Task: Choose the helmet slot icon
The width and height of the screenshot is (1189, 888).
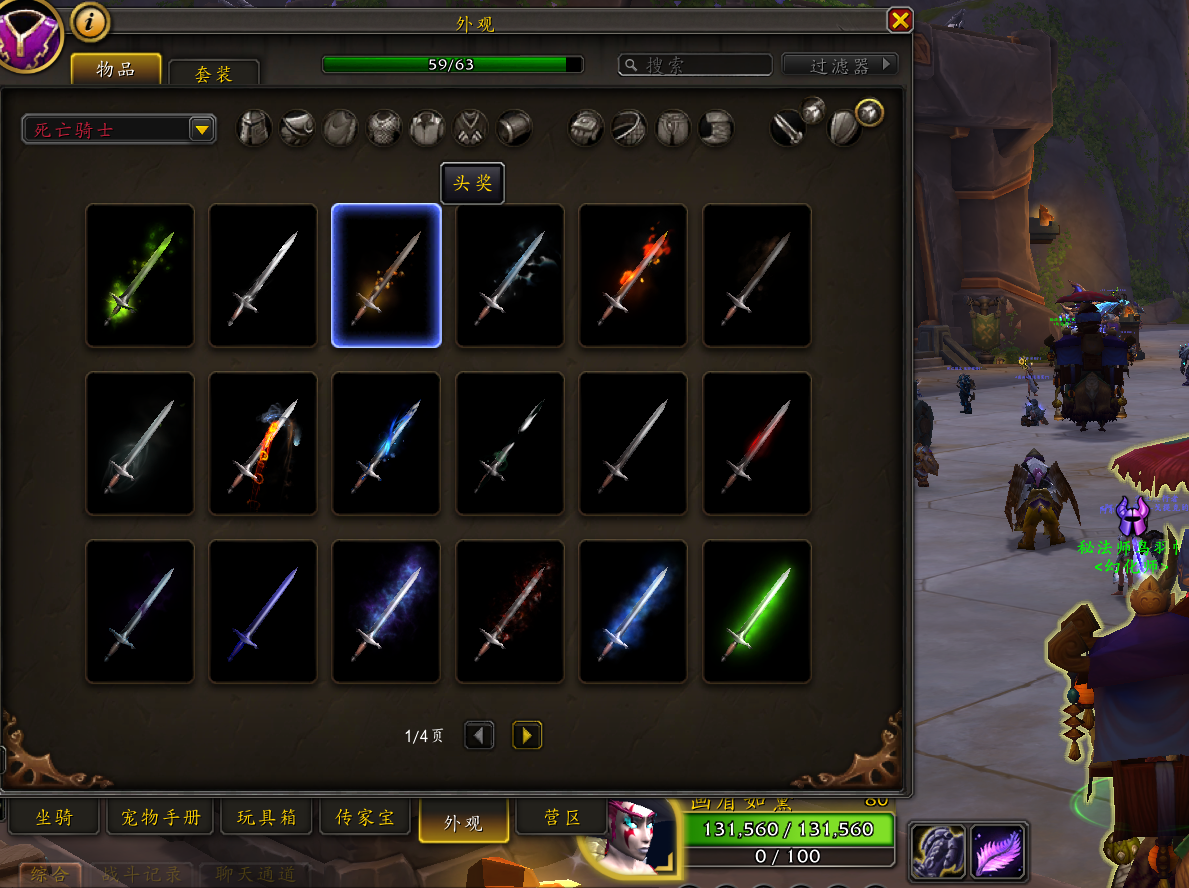Action: click(254, 128)
